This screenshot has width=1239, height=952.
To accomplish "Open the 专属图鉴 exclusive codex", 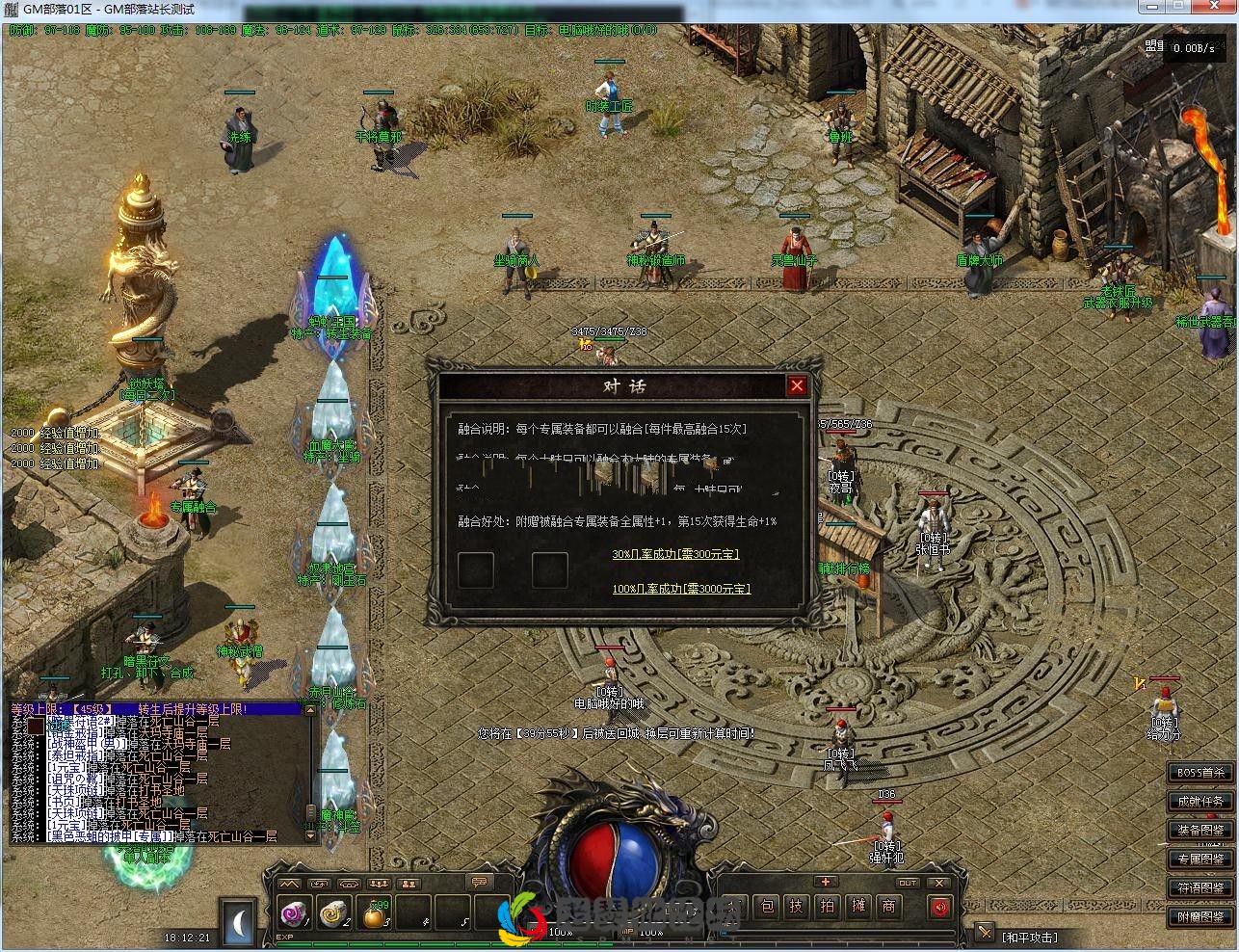I will (x=1199, y=859).
